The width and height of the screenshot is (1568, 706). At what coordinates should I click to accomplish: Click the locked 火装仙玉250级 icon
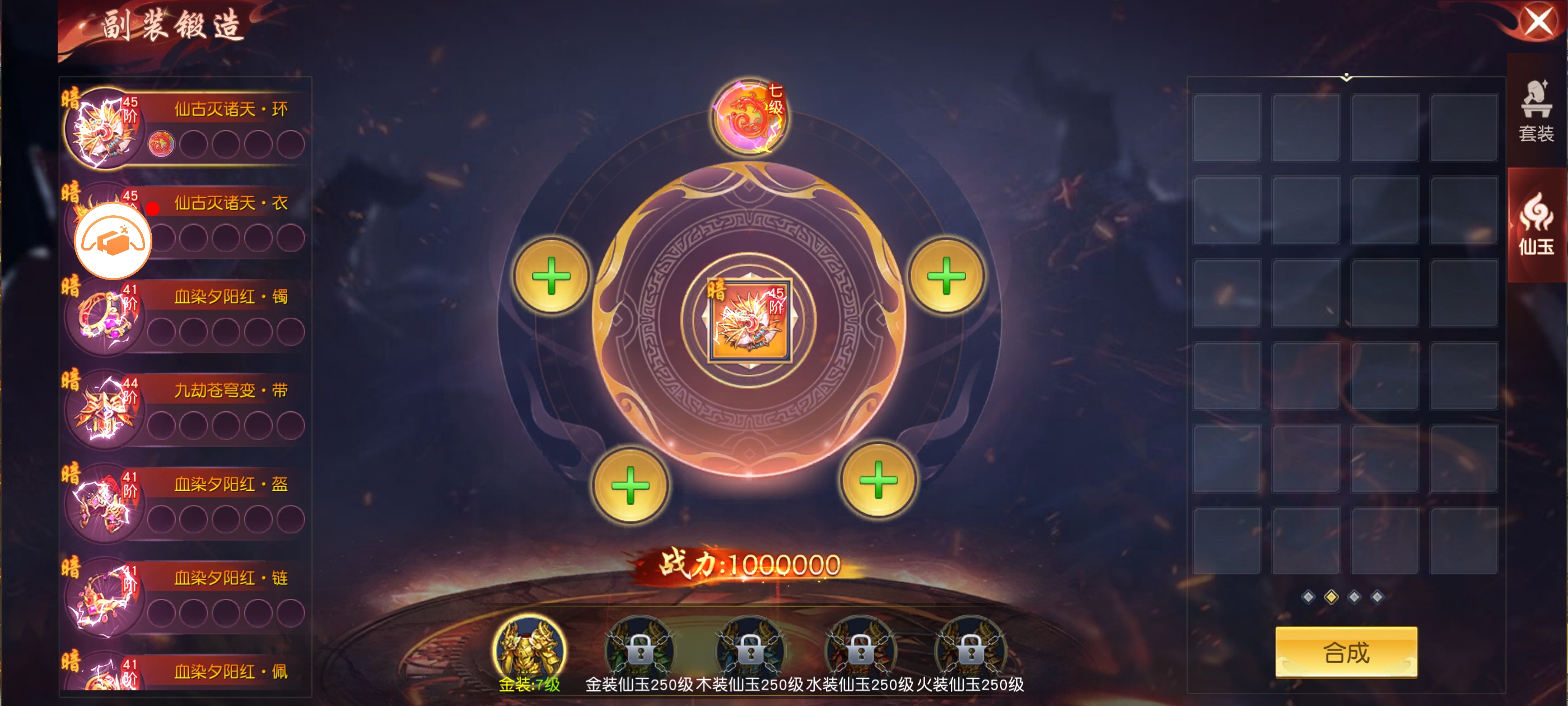coord(970,651)
